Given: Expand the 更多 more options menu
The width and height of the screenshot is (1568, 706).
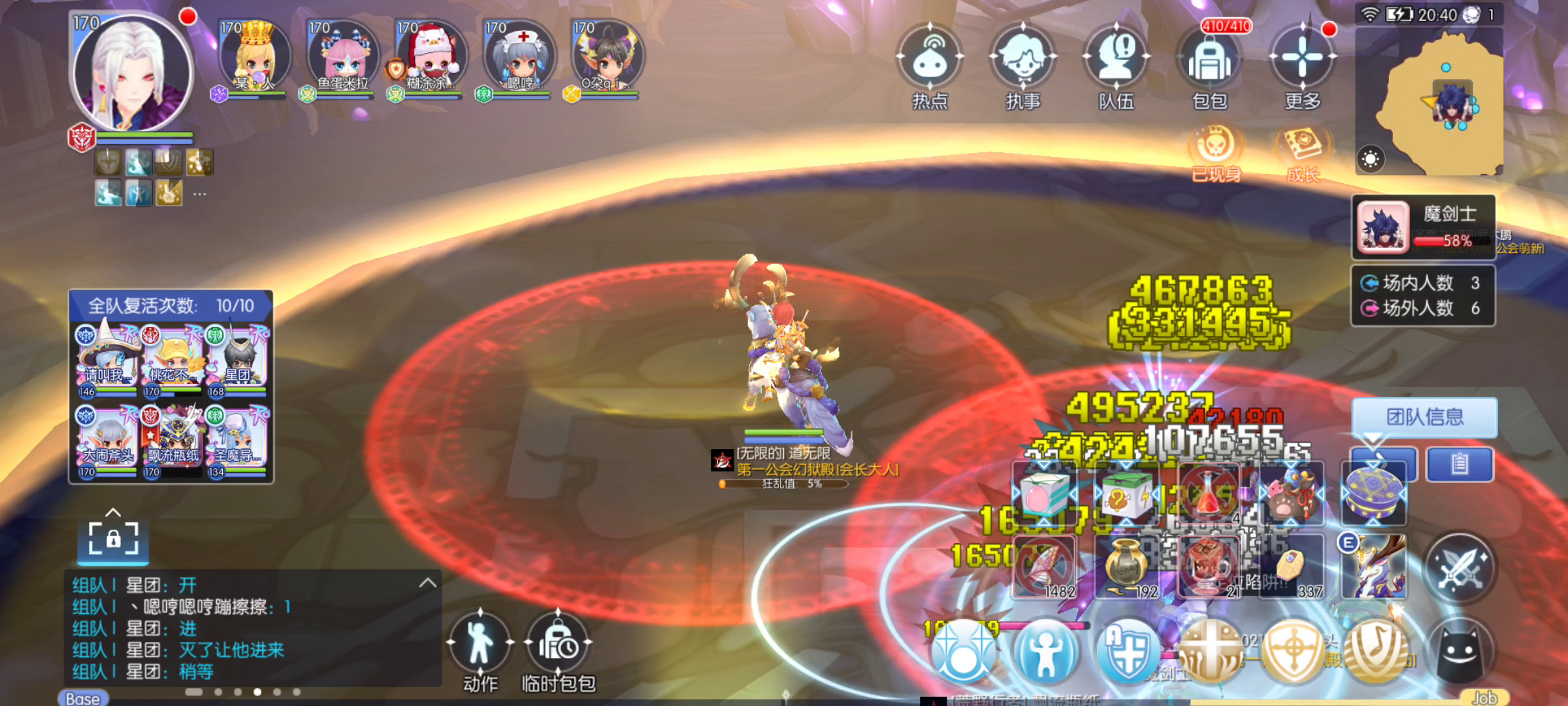Looking at the screenshot, I should point(1302,59).
